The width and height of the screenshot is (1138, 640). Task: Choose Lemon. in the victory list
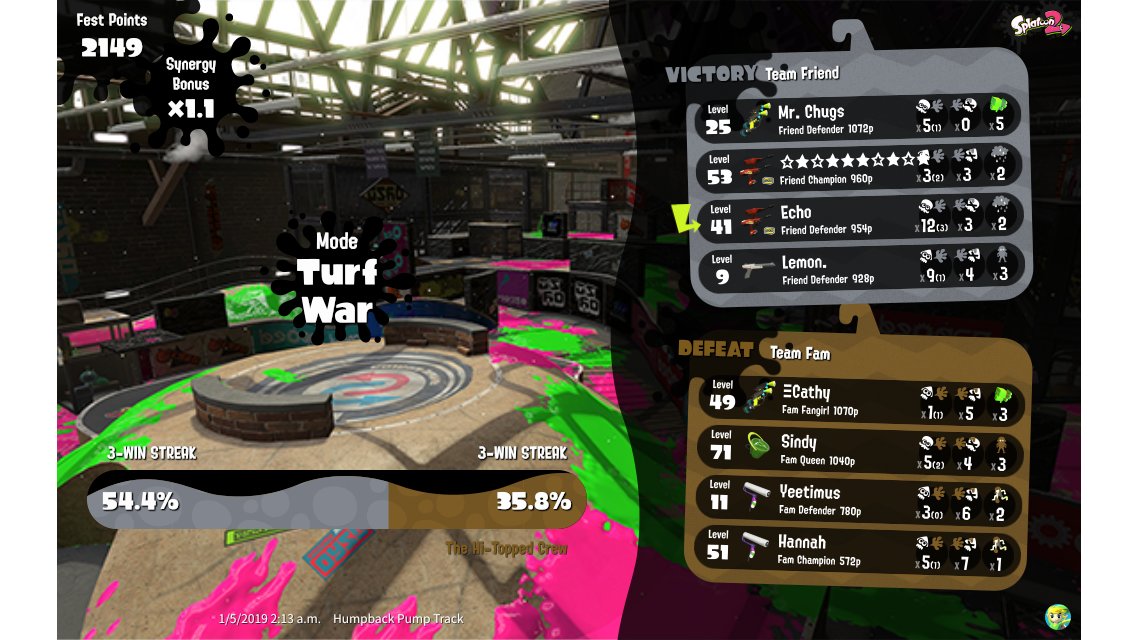pos(860,268)
